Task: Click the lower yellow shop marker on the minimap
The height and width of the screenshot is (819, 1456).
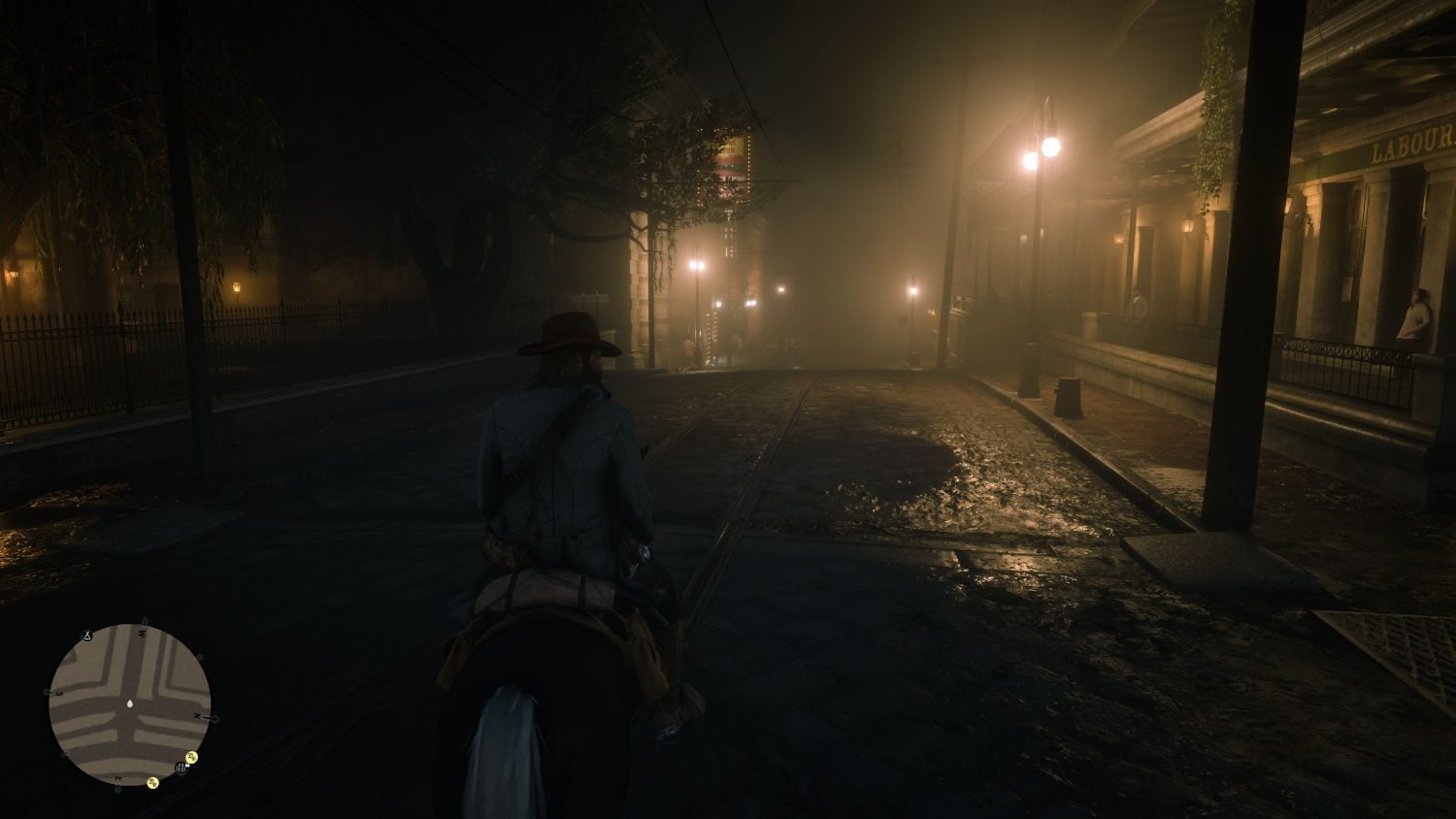Action: pos(152,782)
